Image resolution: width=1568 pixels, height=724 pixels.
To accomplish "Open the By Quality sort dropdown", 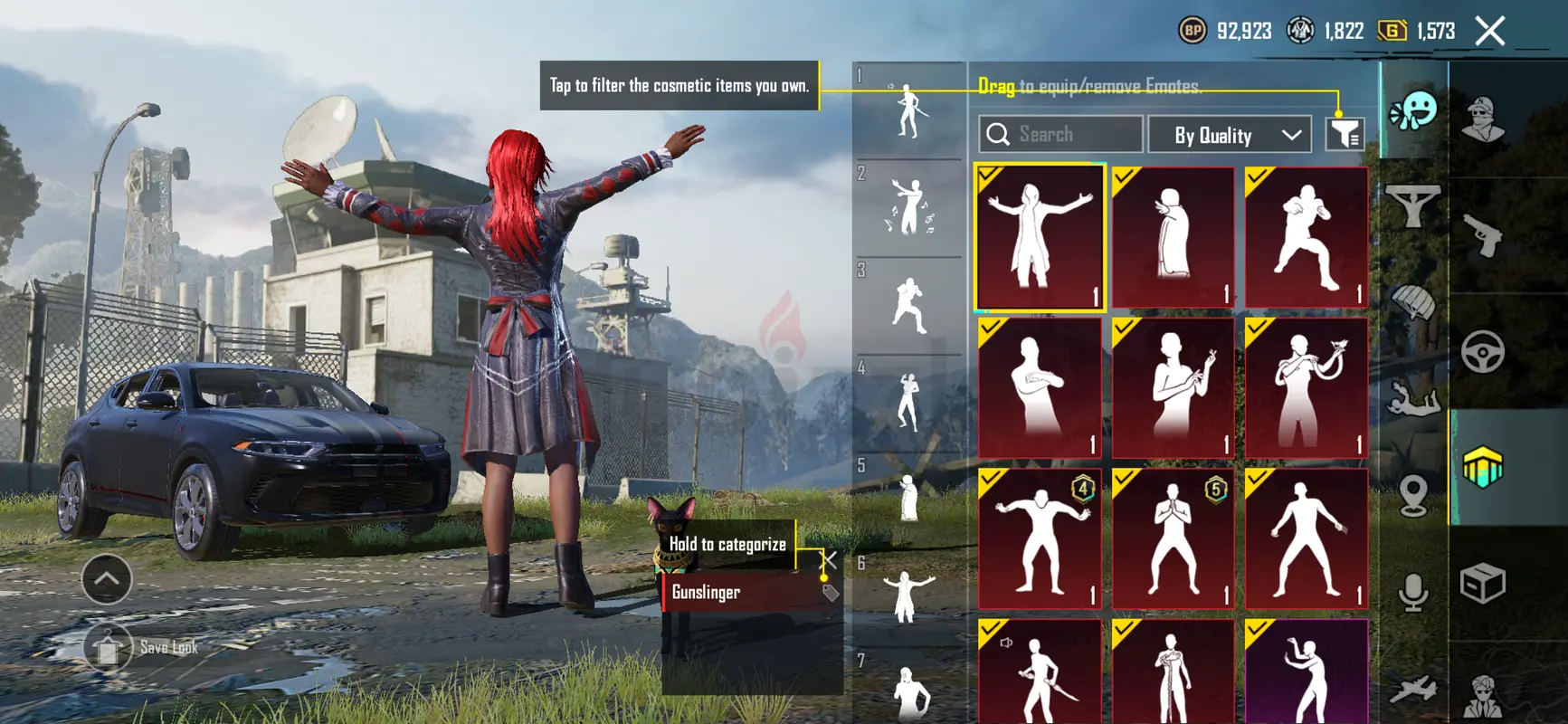I will (1230, 135).
